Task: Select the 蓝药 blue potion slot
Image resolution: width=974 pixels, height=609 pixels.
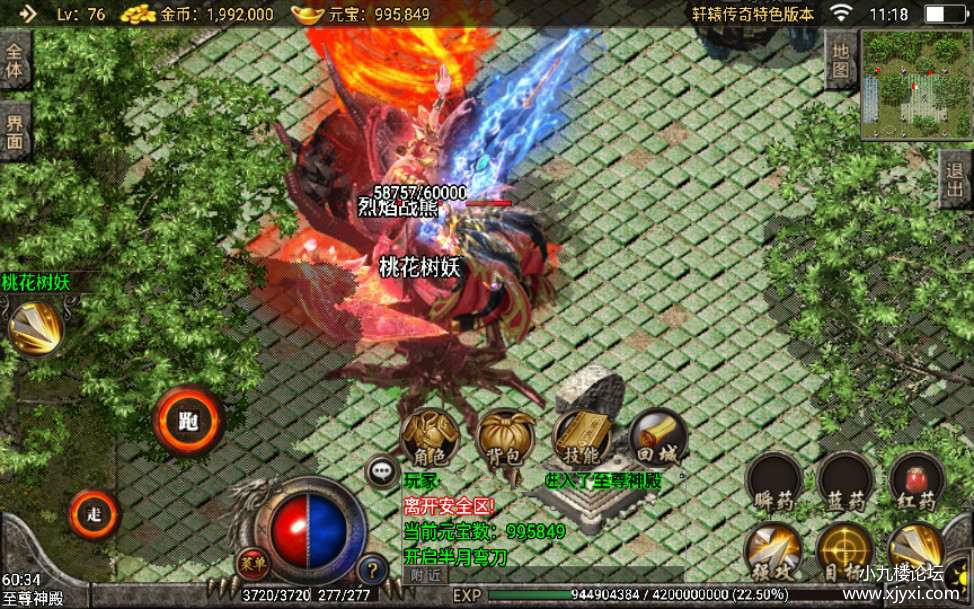Action: (845, 481)
